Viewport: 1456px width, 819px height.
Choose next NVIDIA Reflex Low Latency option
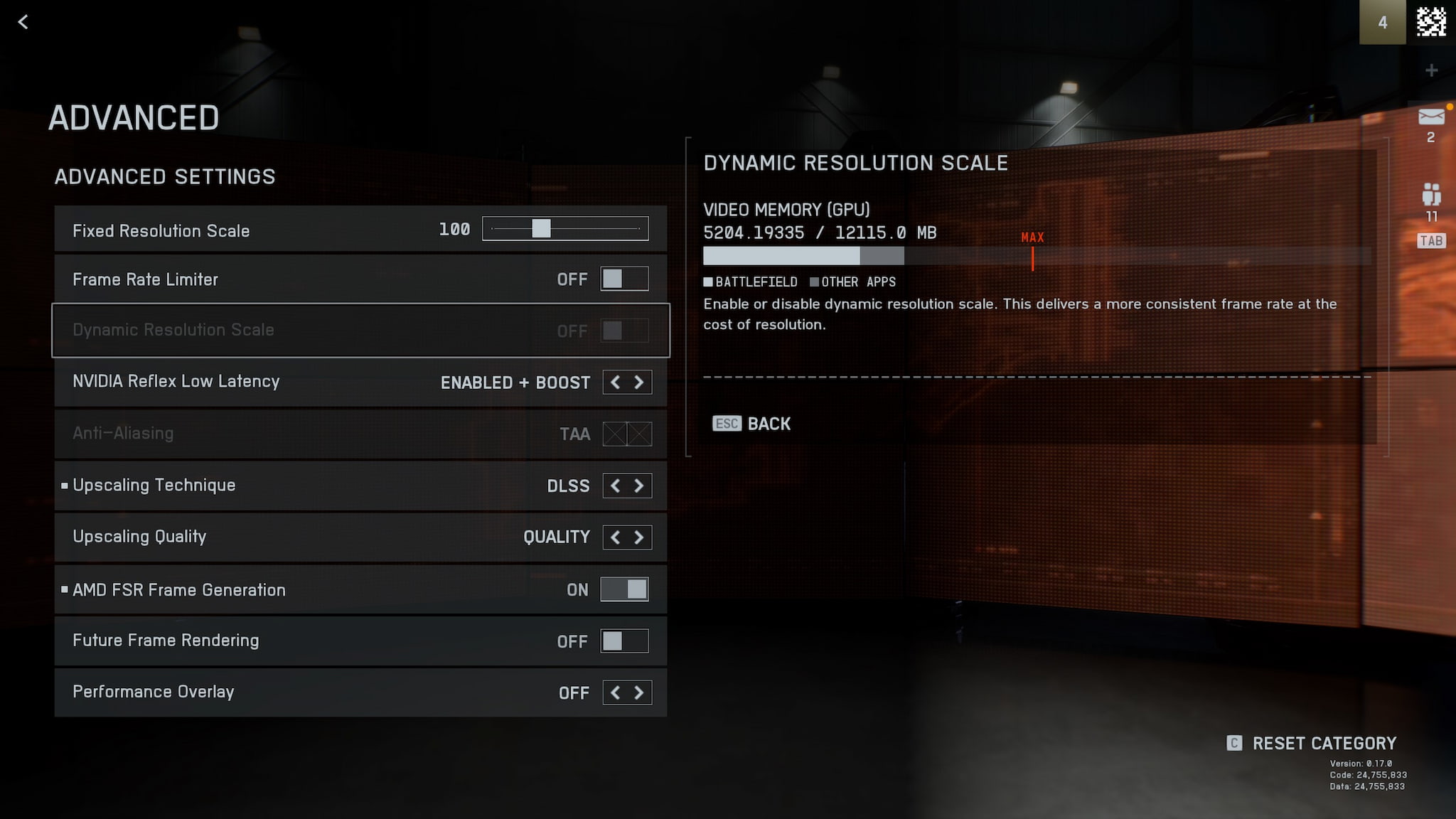[639, 382]
